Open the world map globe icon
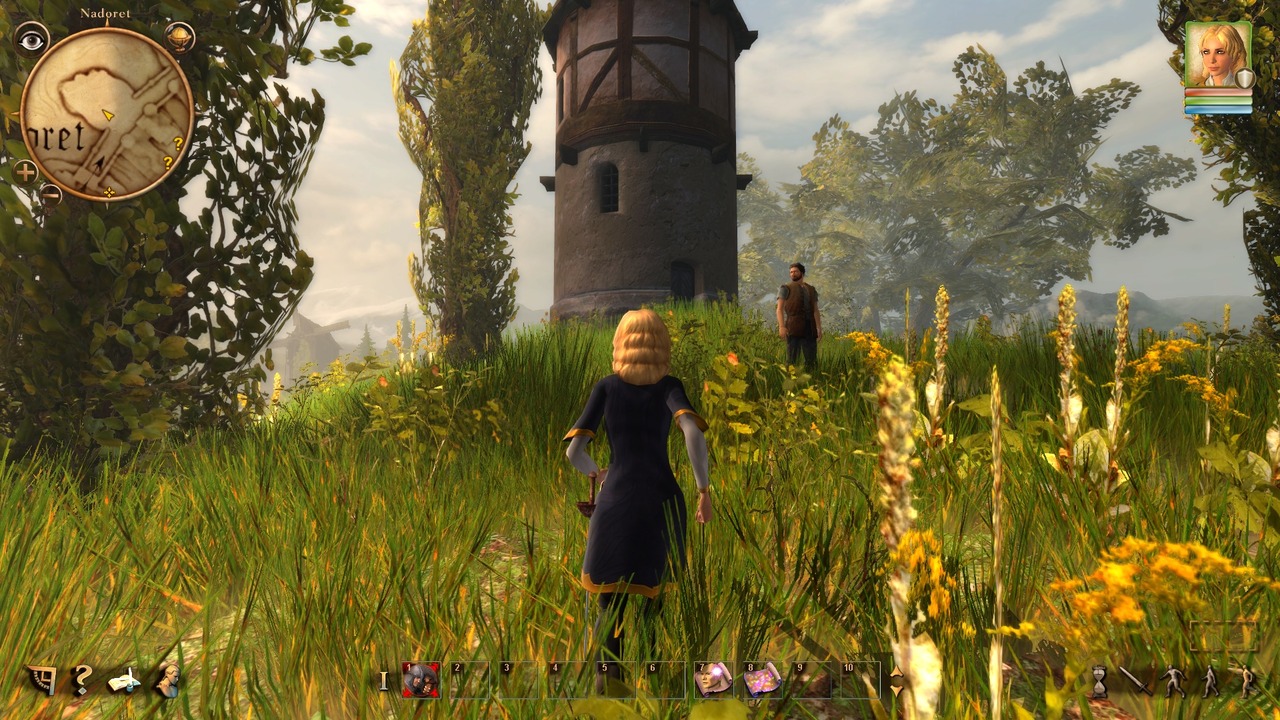1280x720 pixels. [179, 38]
